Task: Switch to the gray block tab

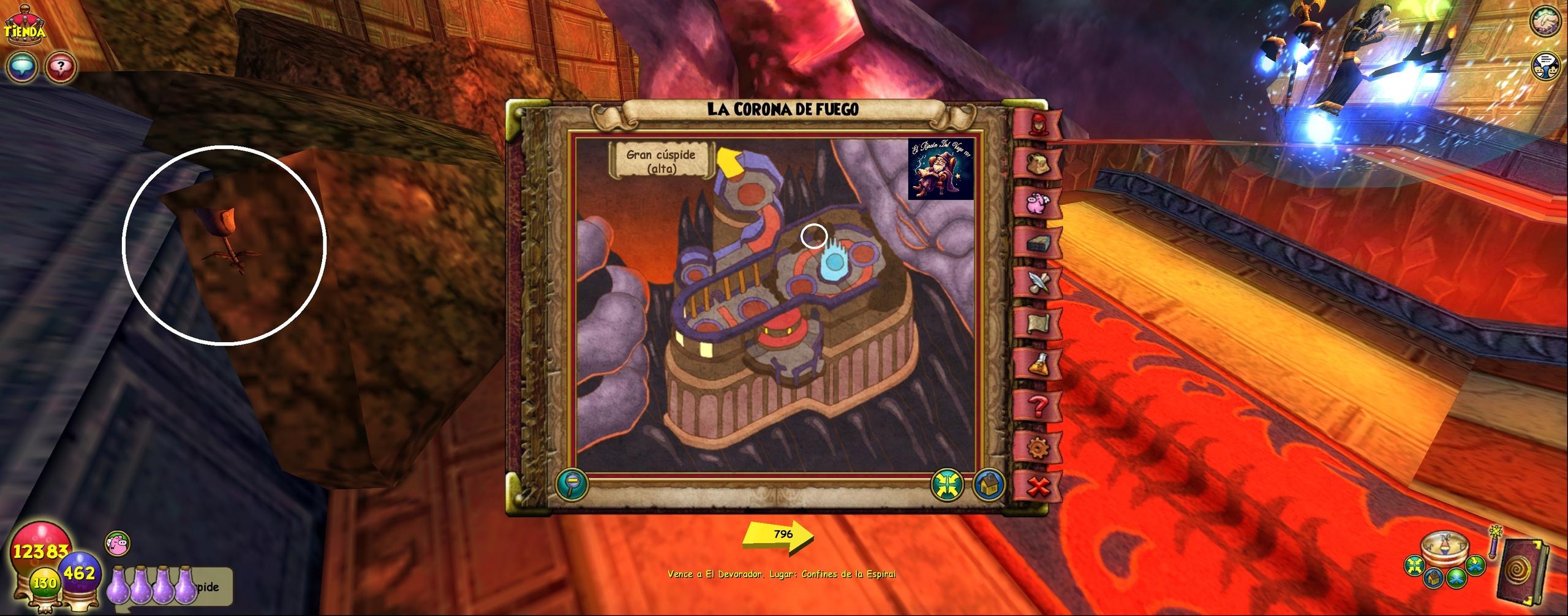Action: [1038, 243]
